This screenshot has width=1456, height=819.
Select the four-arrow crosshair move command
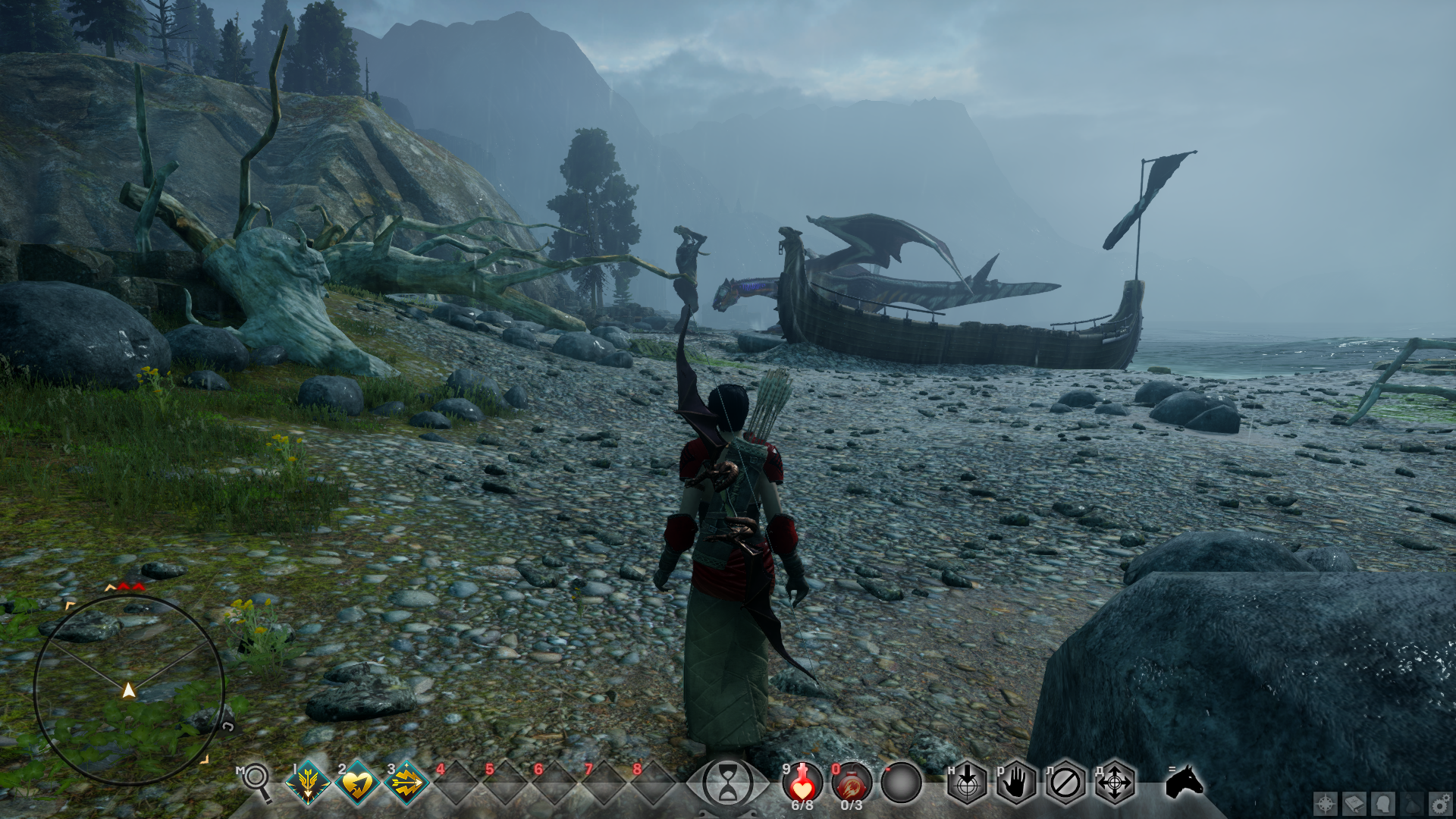[x=1115, y=783]
